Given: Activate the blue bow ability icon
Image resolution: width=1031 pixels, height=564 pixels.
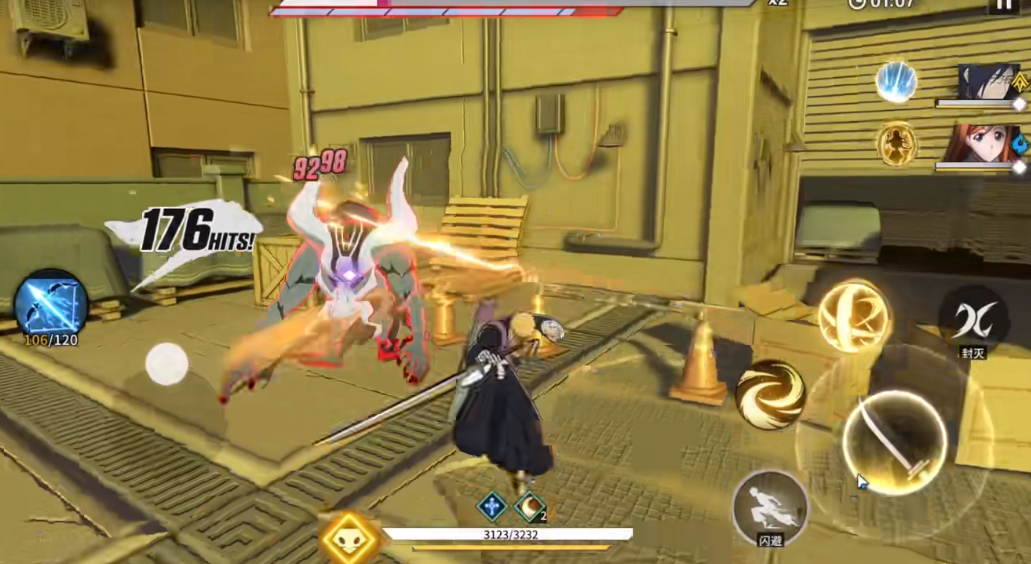Looking at the screenshot, I should [50, 302].
